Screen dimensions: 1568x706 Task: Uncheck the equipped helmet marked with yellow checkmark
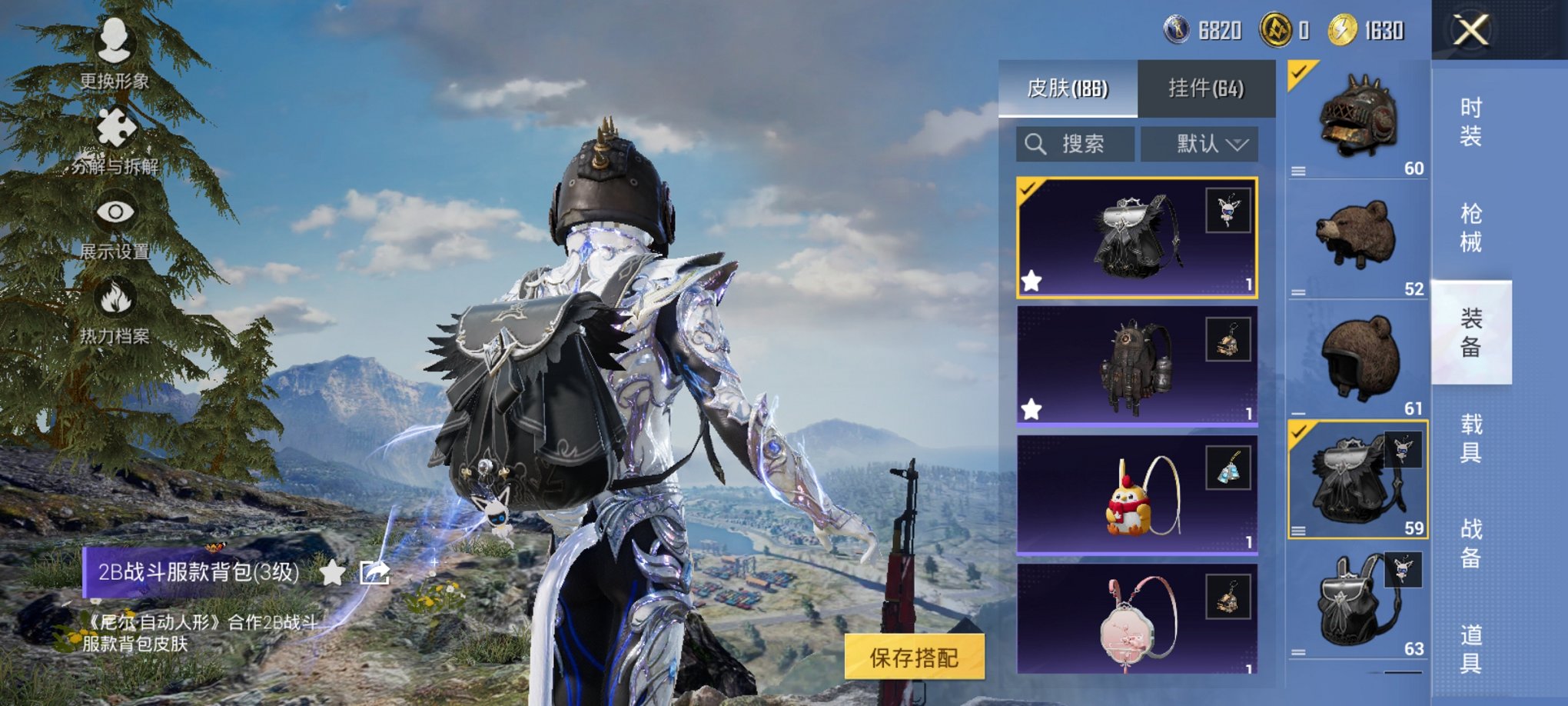1297,74
